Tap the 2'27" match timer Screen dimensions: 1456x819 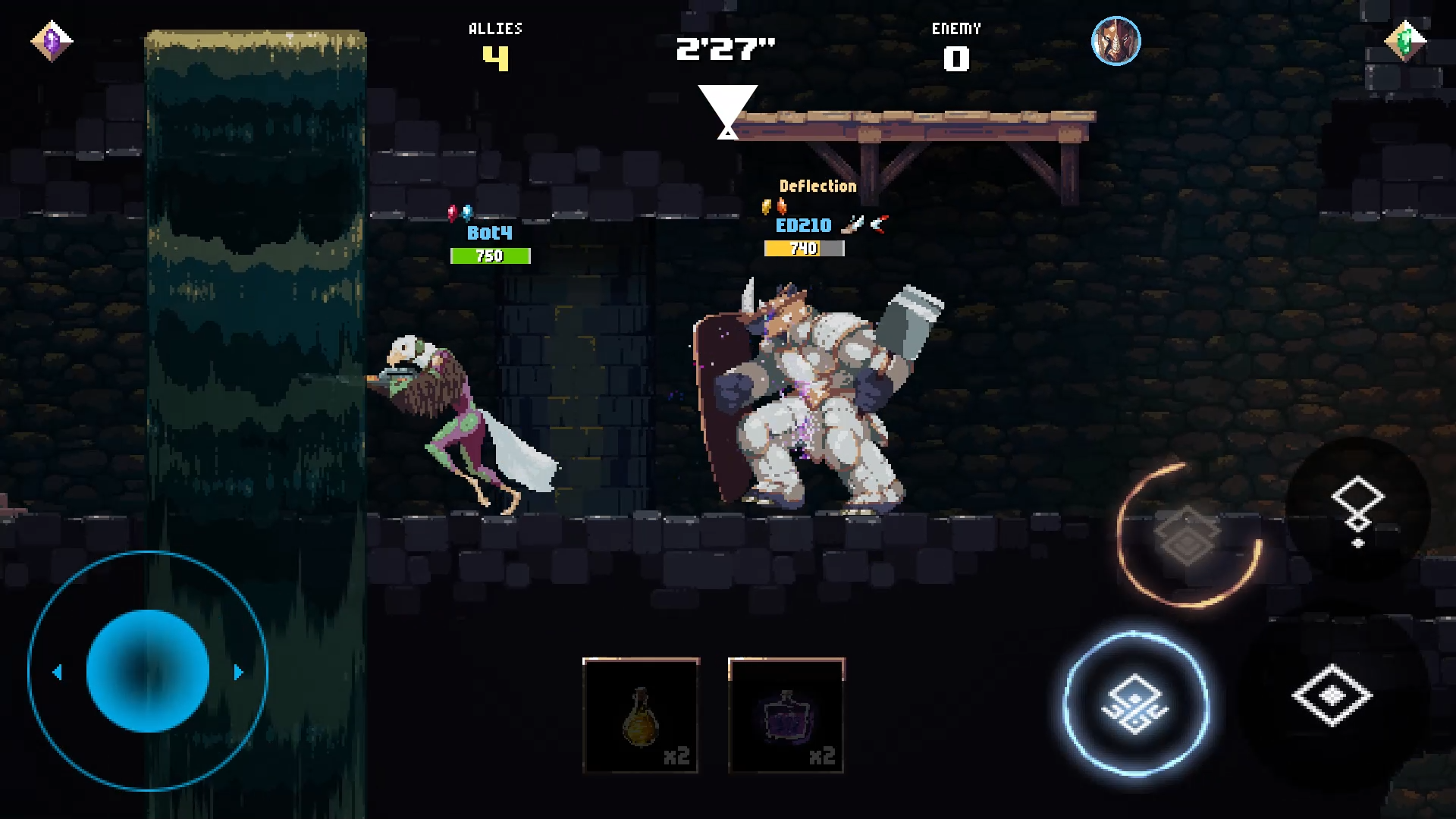point(726,49)
